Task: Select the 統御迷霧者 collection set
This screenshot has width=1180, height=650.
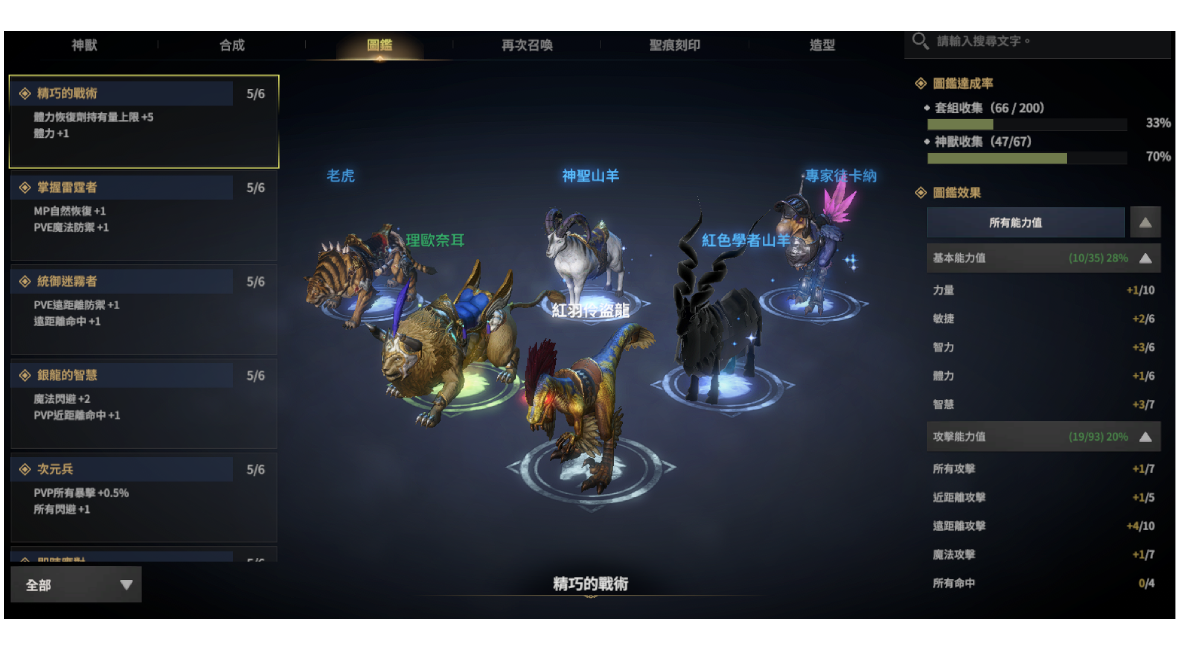Action: pyautogui.click(x=143, y=309)
